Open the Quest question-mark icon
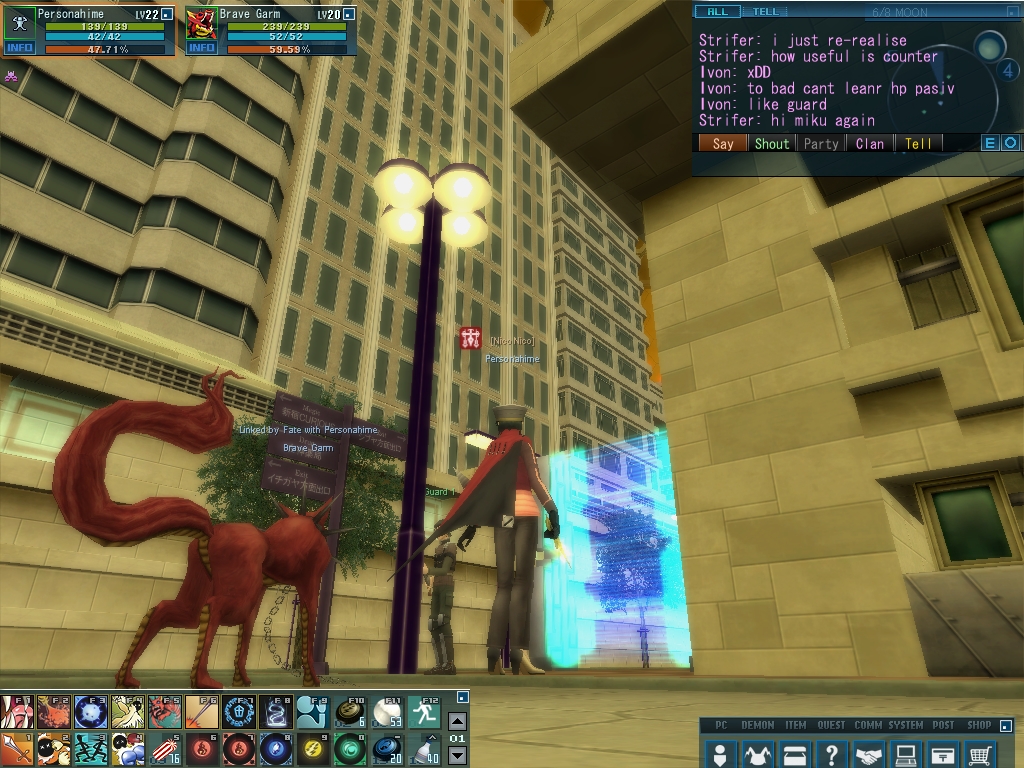The height and width of the screenshot is (768, 1024). [x=832, y=754]
